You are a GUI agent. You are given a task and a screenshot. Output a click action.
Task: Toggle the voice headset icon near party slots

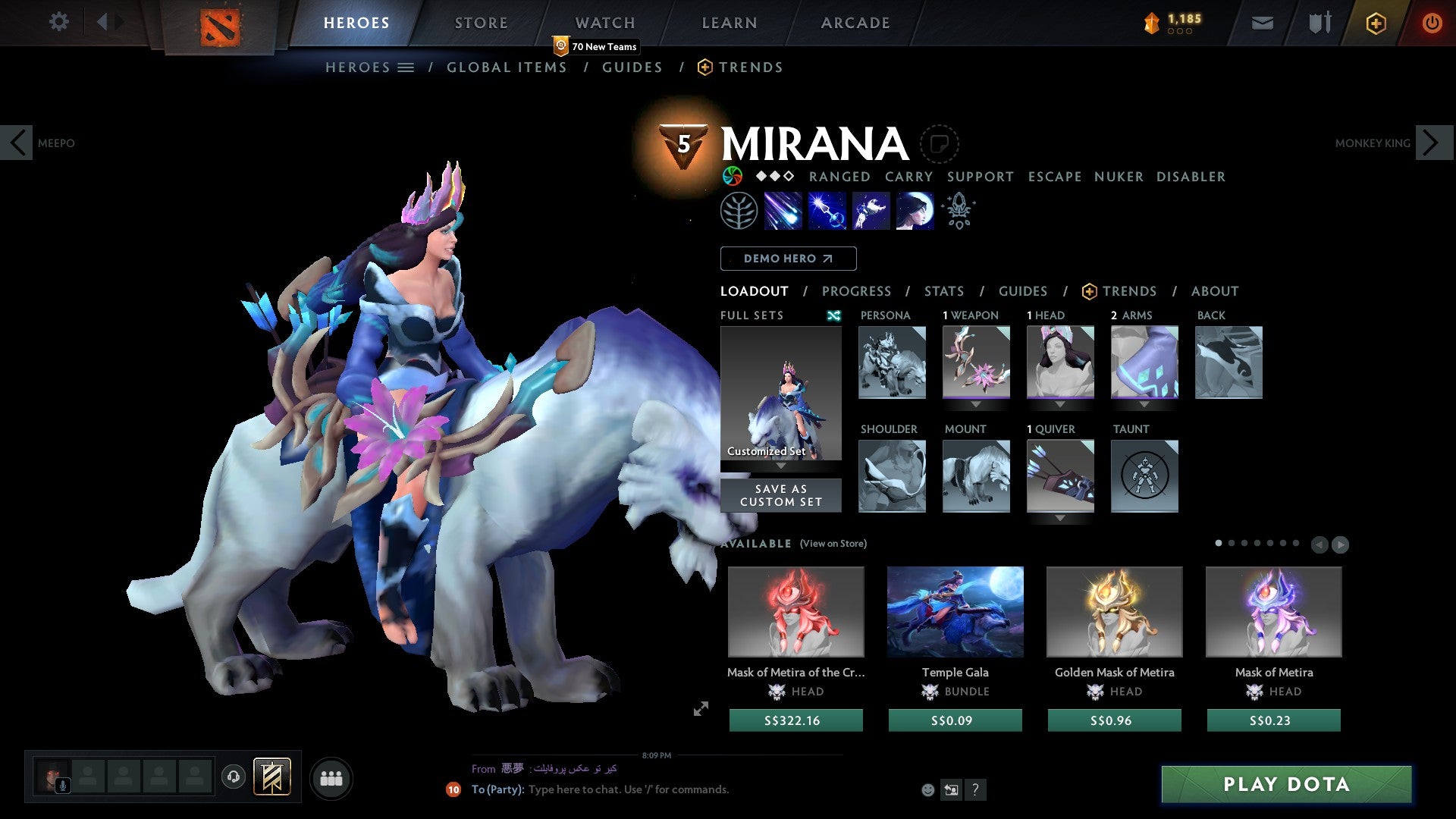(x=233, y=777)
